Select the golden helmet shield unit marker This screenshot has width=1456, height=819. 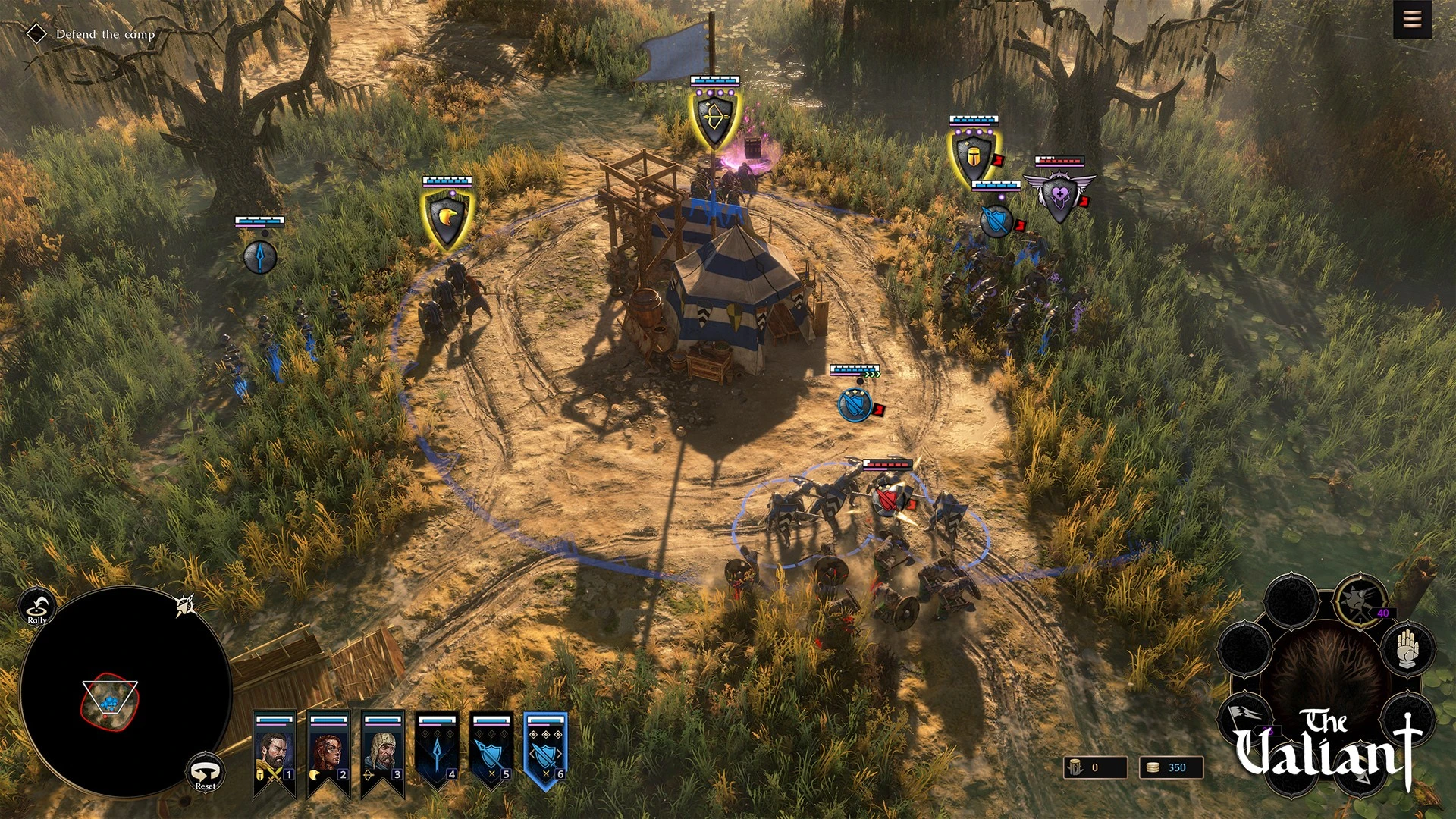(x=973, y=157)
